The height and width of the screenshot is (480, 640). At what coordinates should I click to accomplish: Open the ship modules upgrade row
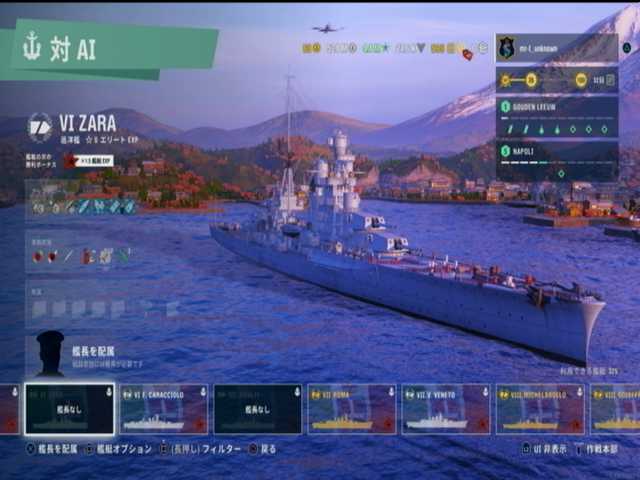click(83, 206)
